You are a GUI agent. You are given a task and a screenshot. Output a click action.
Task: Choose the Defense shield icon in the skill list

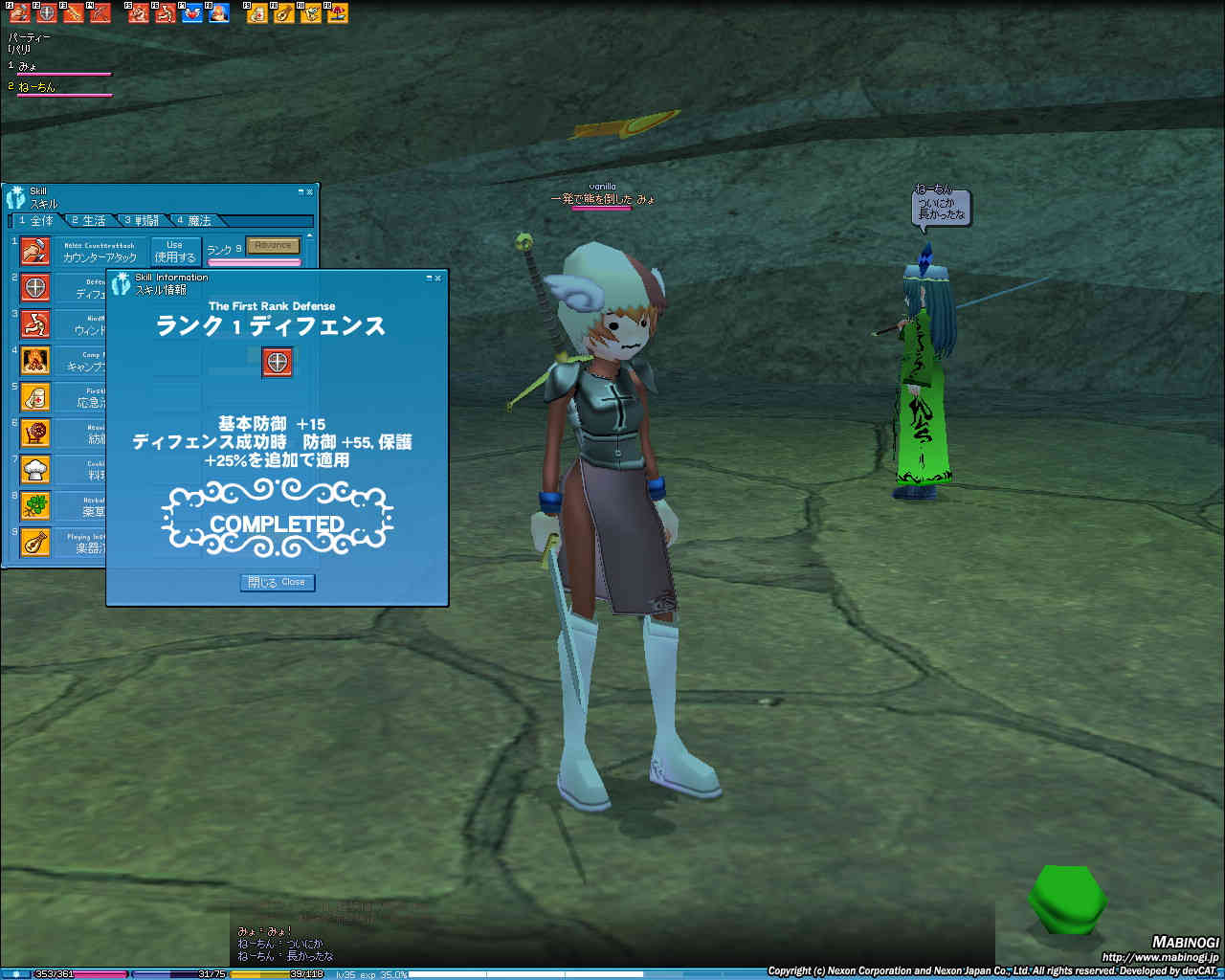click(35, 287)
